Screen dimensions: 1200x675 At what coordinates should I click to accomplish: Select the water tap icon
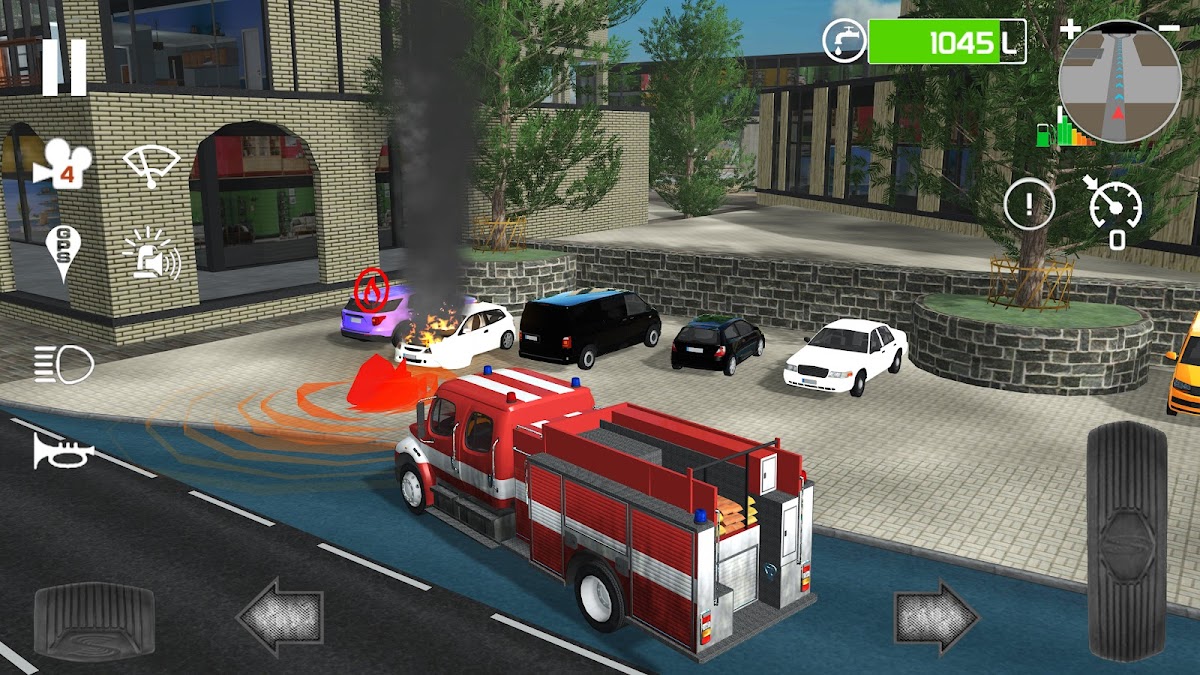(x=844, y=41)
